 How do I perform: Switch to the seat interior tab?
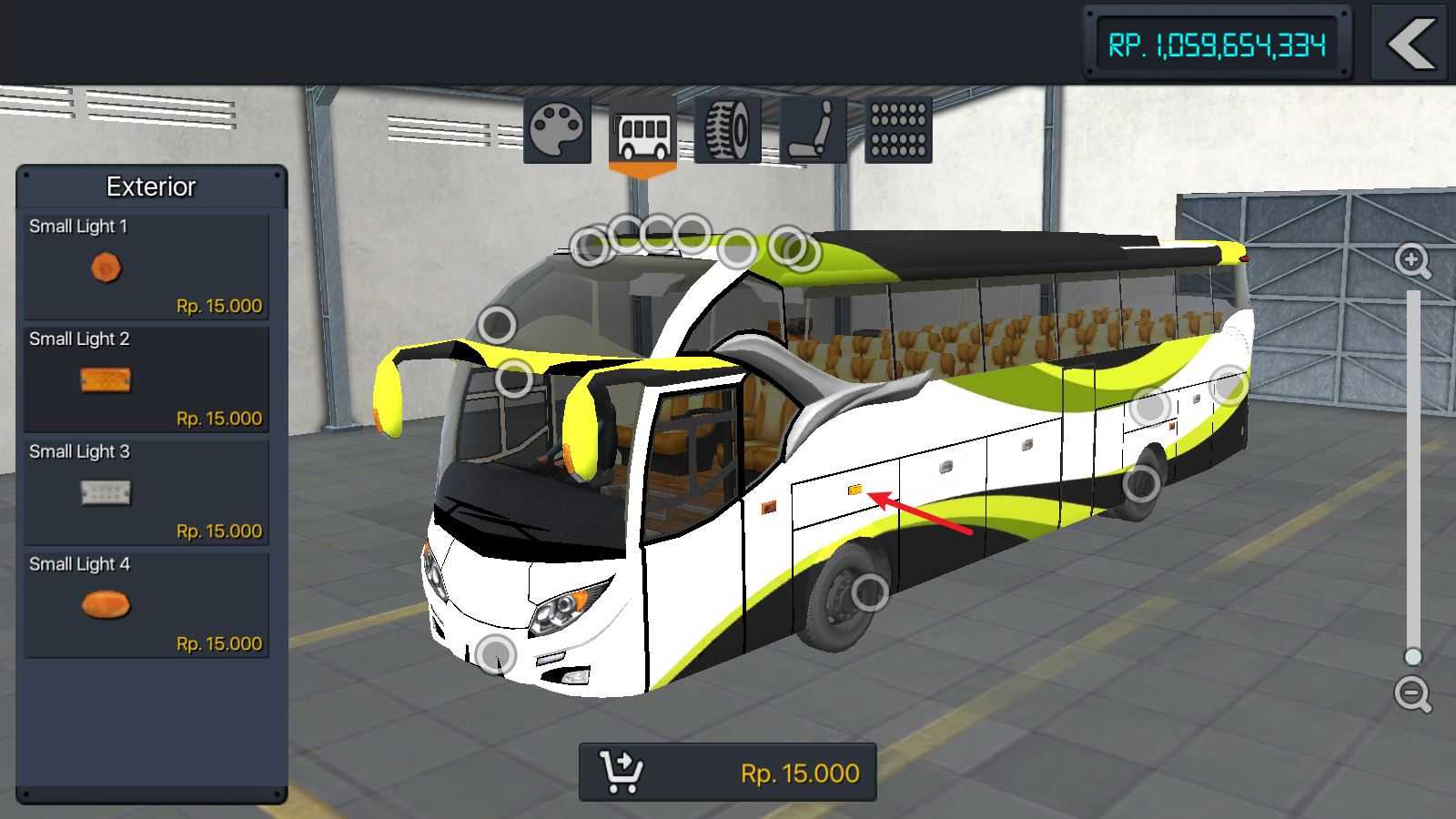(x=814, y=130)
